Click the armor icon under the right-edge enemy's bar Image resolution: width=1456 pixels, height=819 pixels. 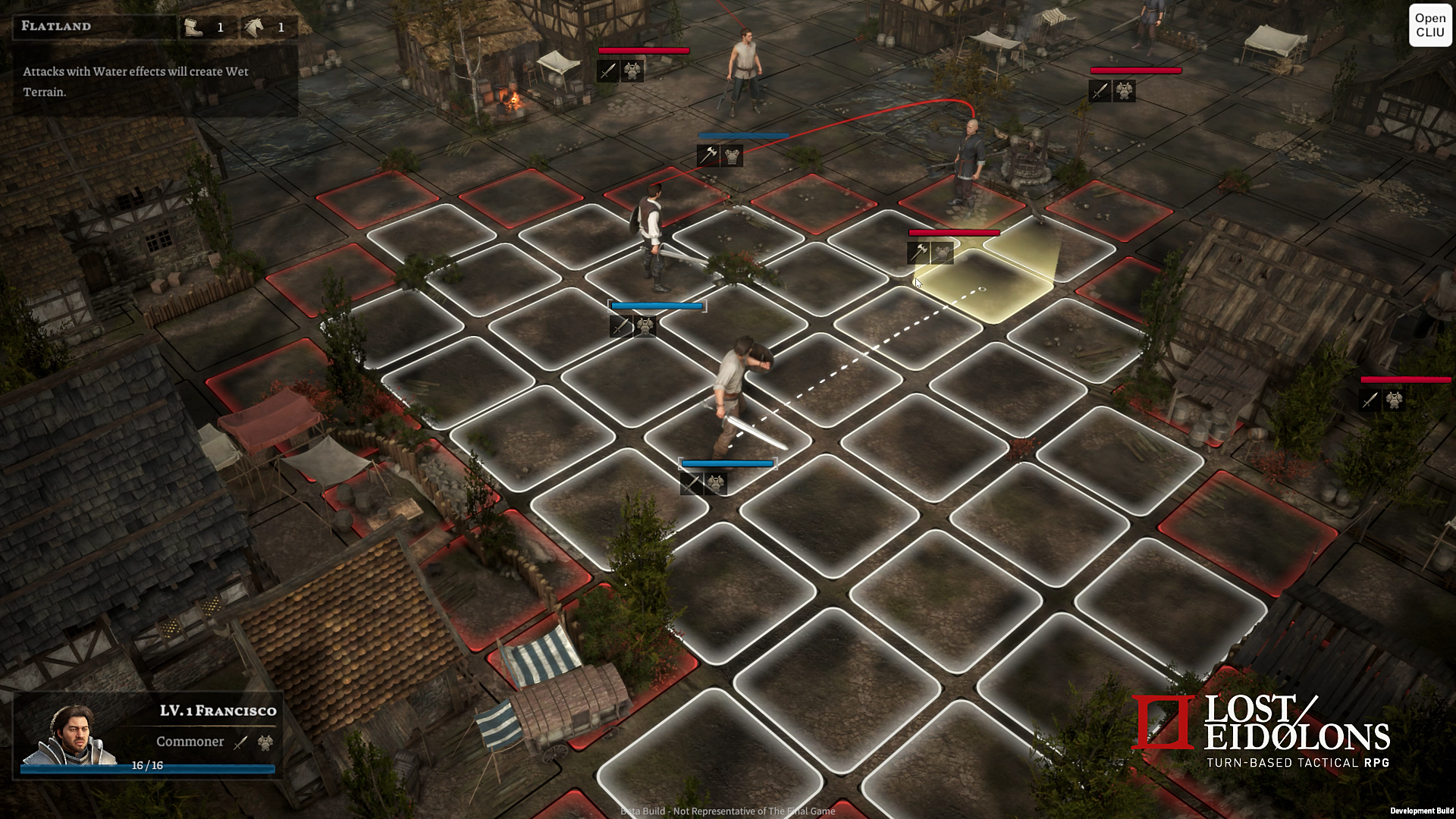pyautogui.click(x=1396, y=400)
